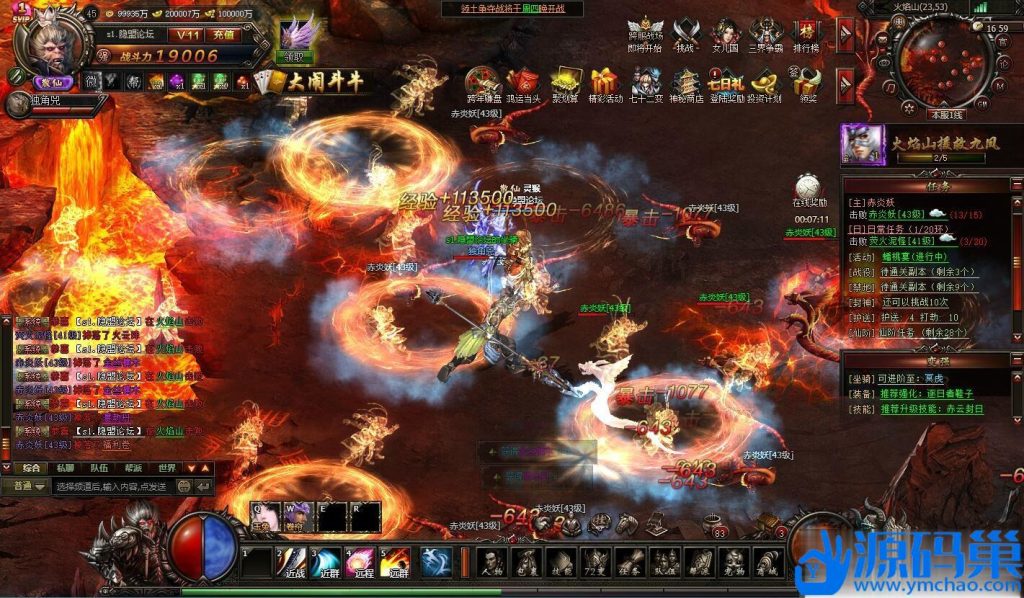The height and width of the screenshot is (598, 1024).
Task: Select the 挑战 crossed-swords challenge icon
Action: click(x=685, y=36)
